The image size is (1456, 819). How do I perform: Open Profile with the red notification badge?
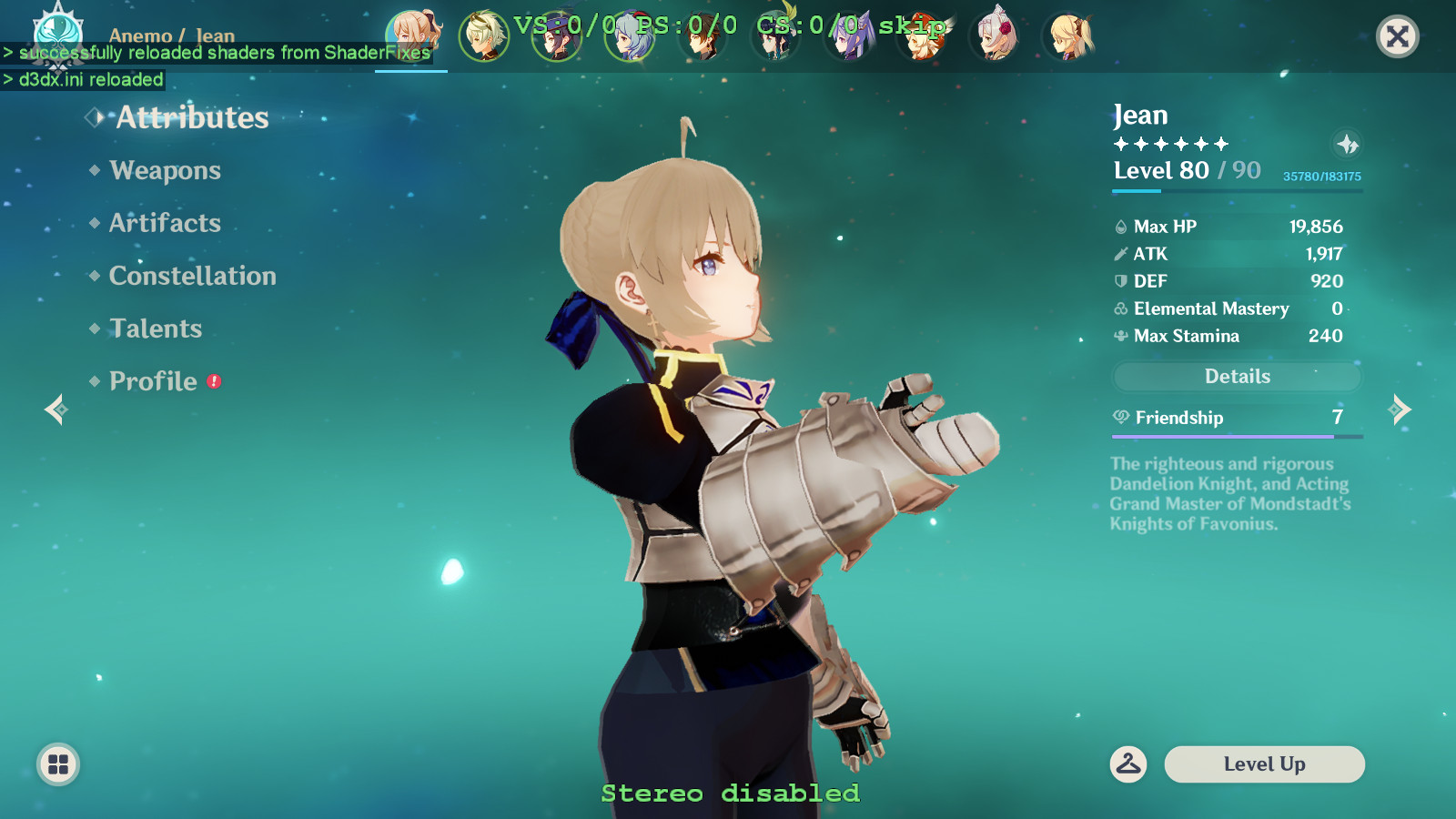(152, 381)
